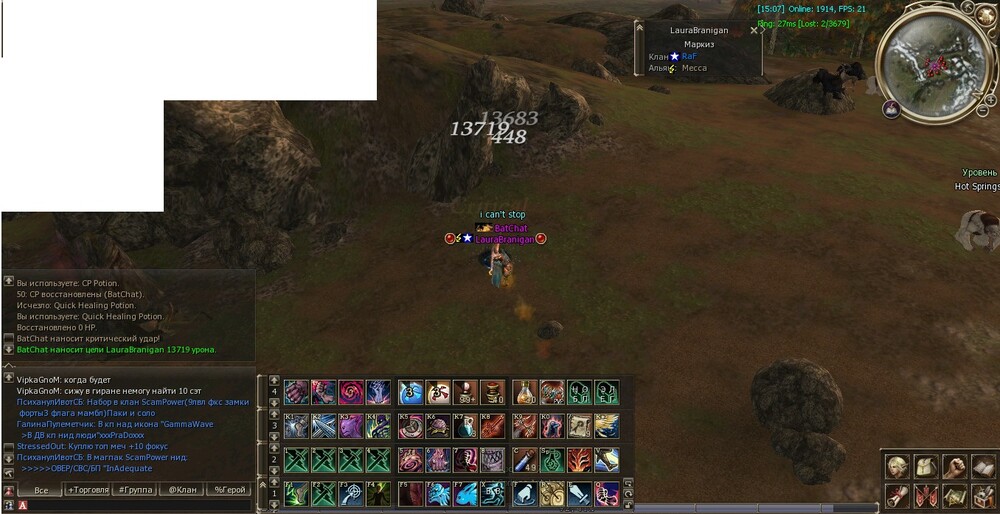Use the blue orb item numbered 3
This screenshot has height=514, width=1000.
click(411, 392)
